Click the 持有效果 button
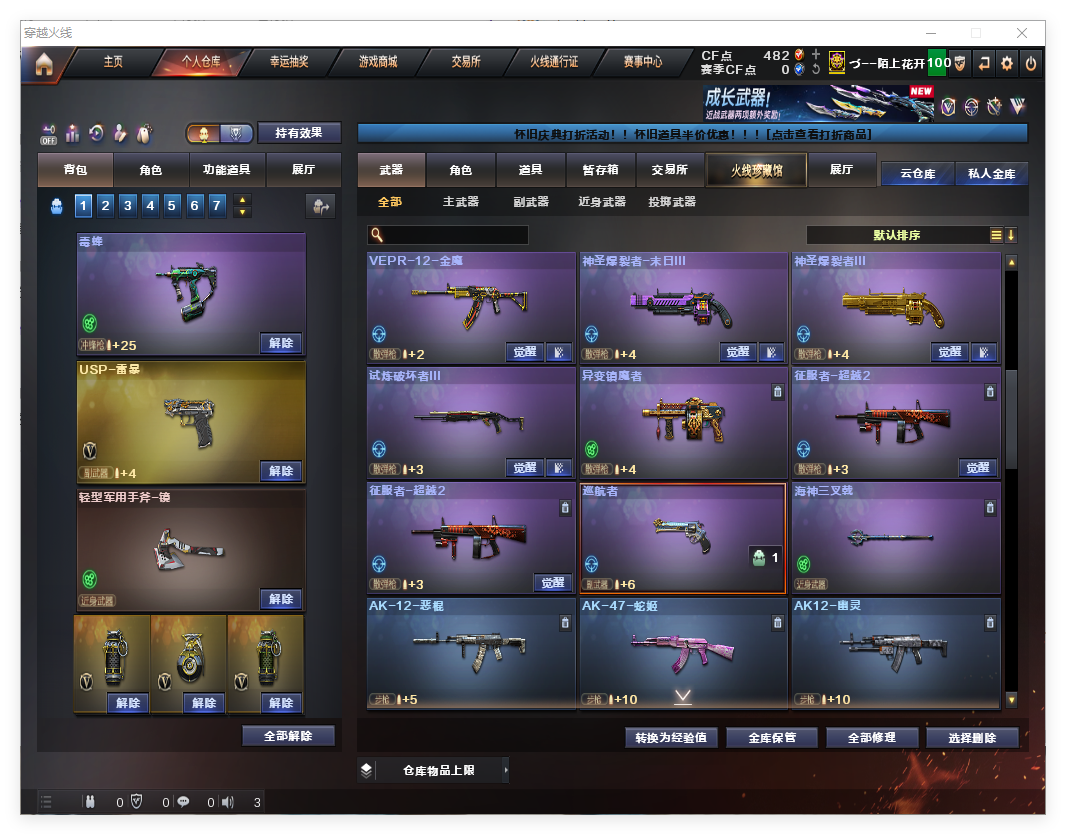Viewport: 1066px width, 835px height. [x=299, y=133]
